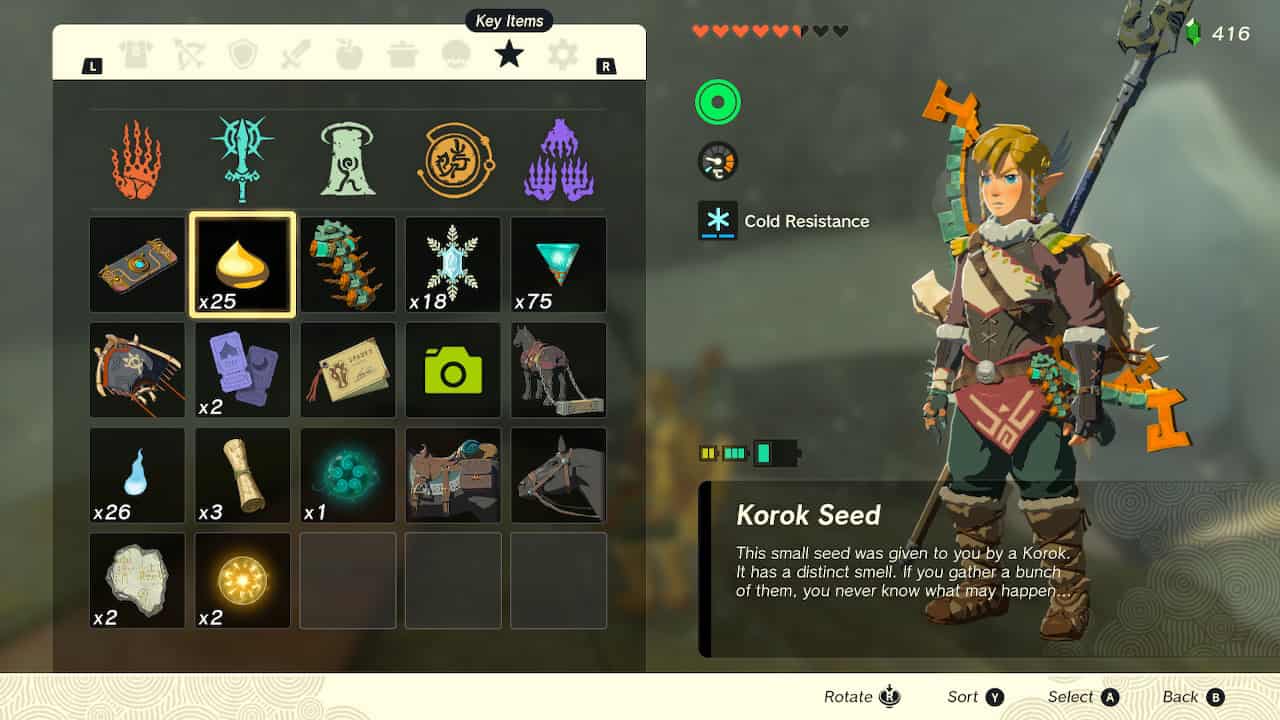Image resolution: width=1280 pixels, height=720 pixels.
Task: Select the Korok Seed slot
Action: point(243,265)
